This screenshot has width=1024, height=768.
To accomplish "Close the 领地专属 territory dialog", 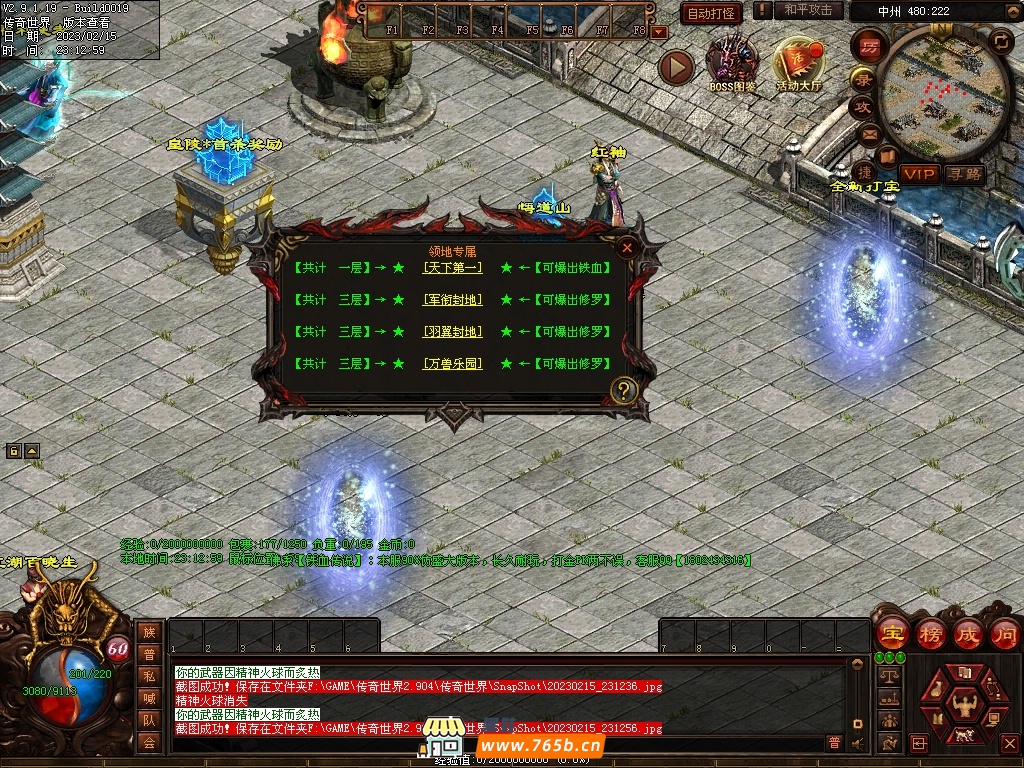I will 627,247.
